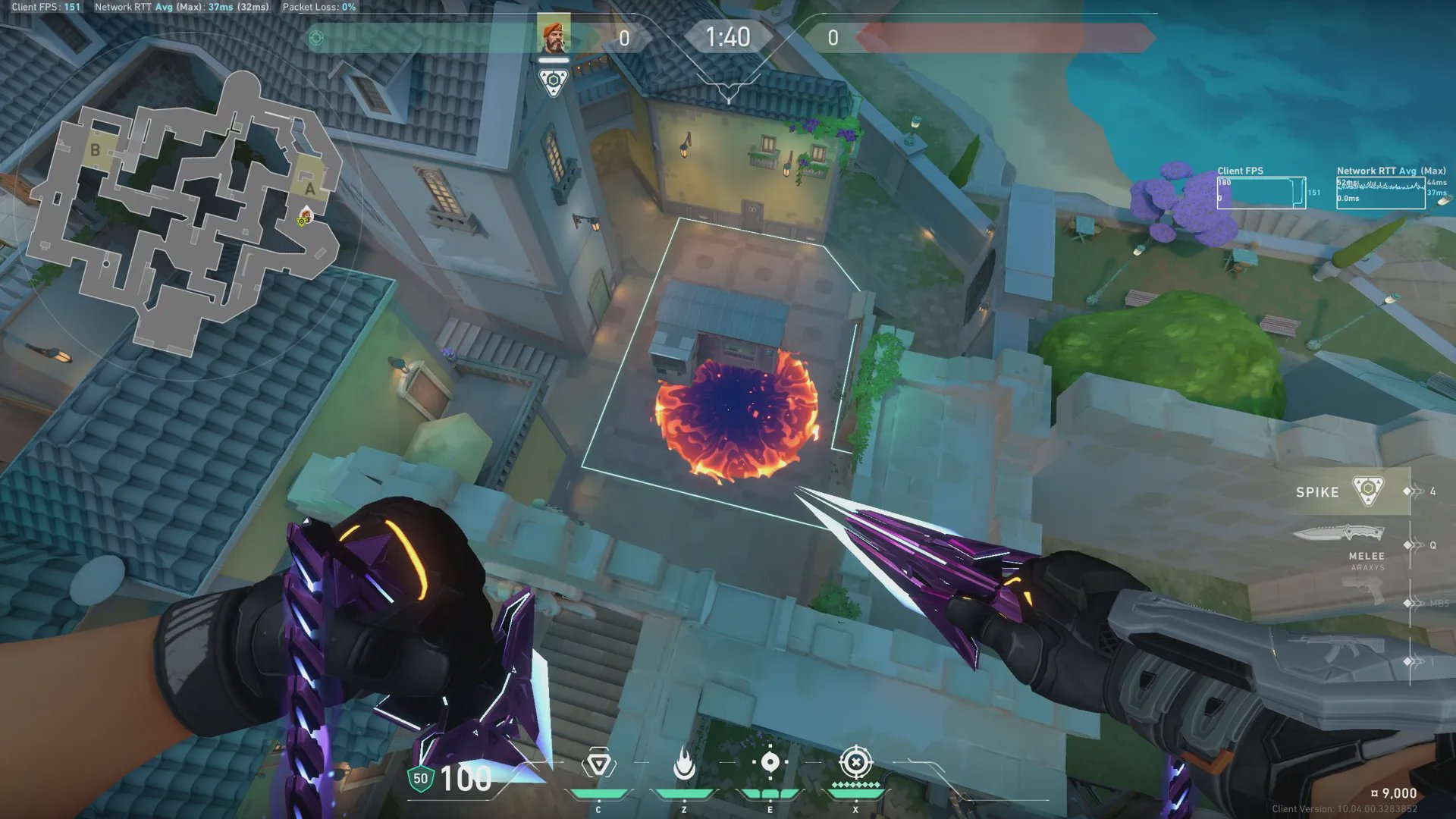Click the minimap in the corner
The width and height of the screenshot is (1456, 819).
click(186, 212)
